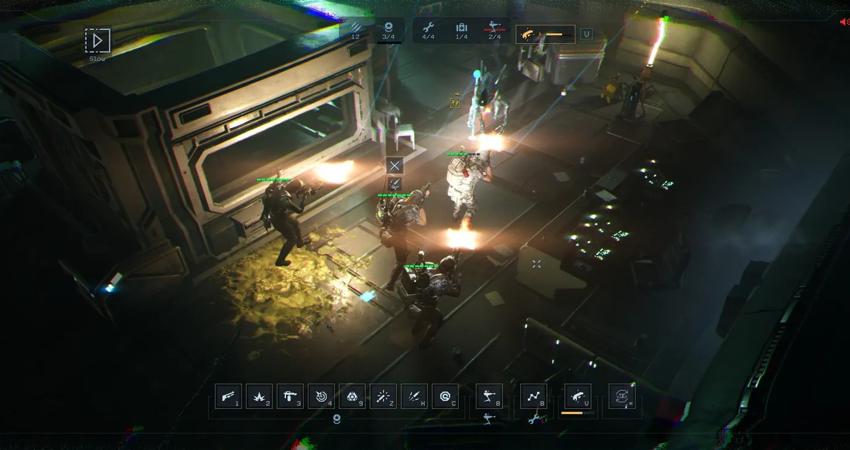Click the slash action icon under the X
The width and height of the screenshot is (850, 450).
[x=395, y=183]
